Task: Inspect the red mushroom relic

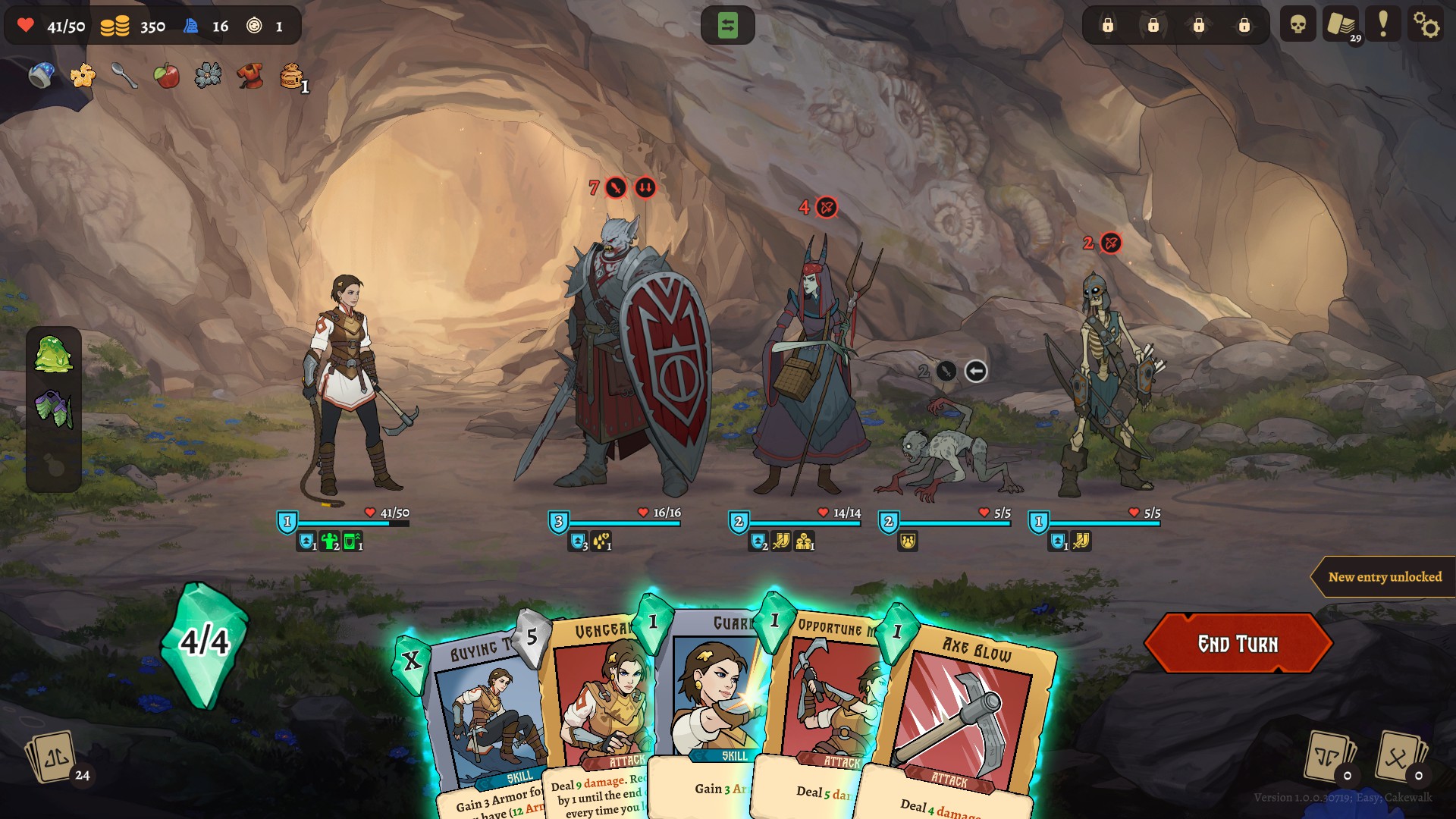Action: point(249,75)
